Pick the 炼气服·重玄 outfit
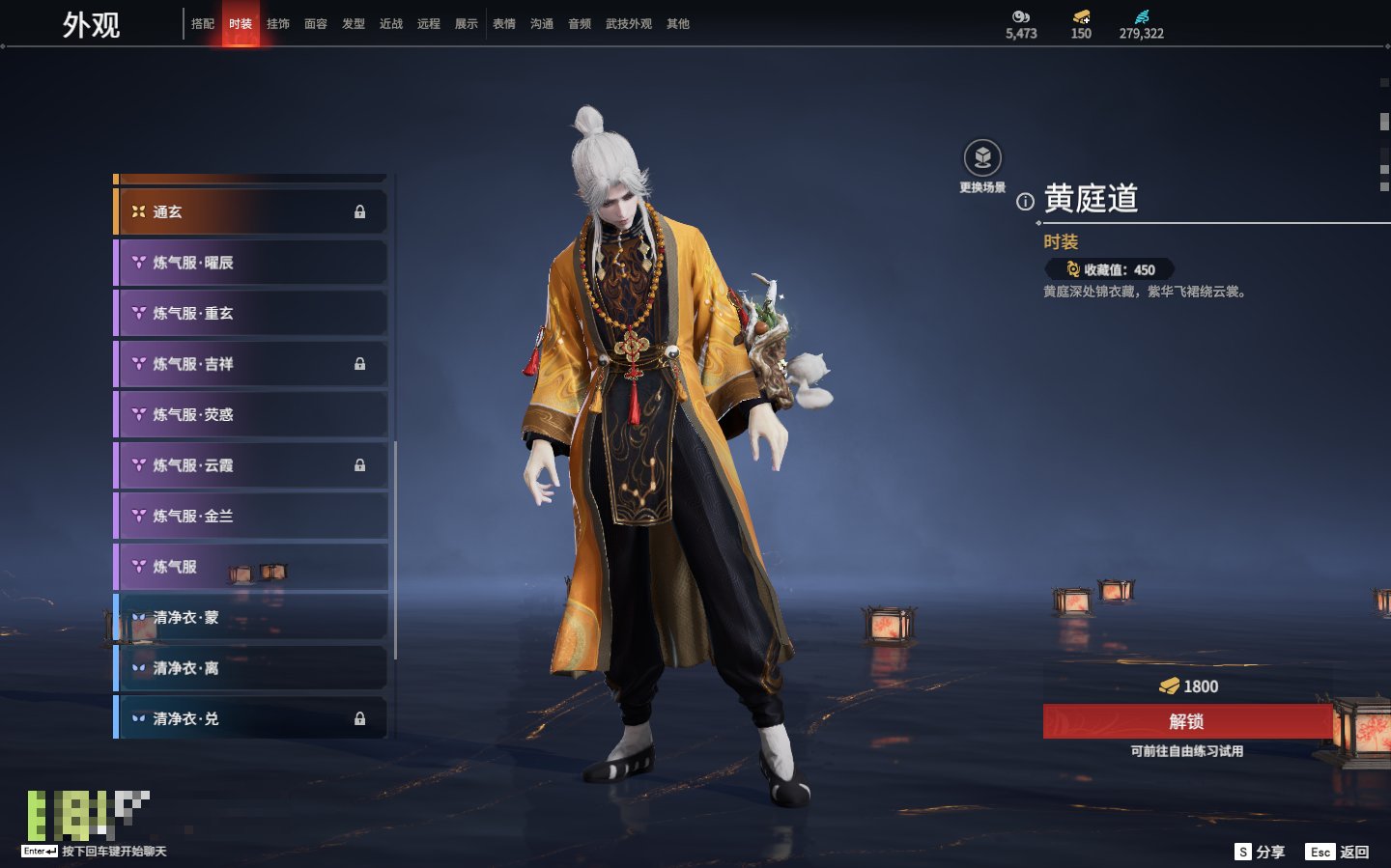 [x=251, y=313]
